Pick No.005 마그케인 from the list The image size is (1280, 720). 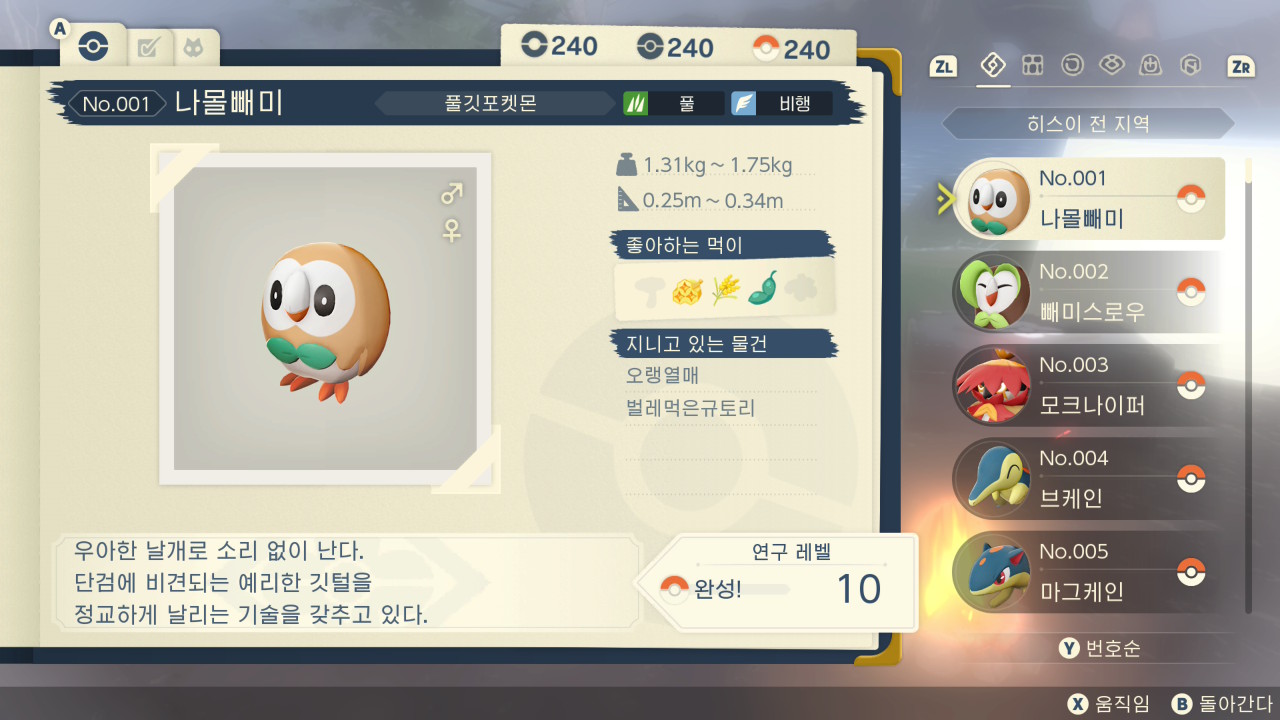[1088, 571]
